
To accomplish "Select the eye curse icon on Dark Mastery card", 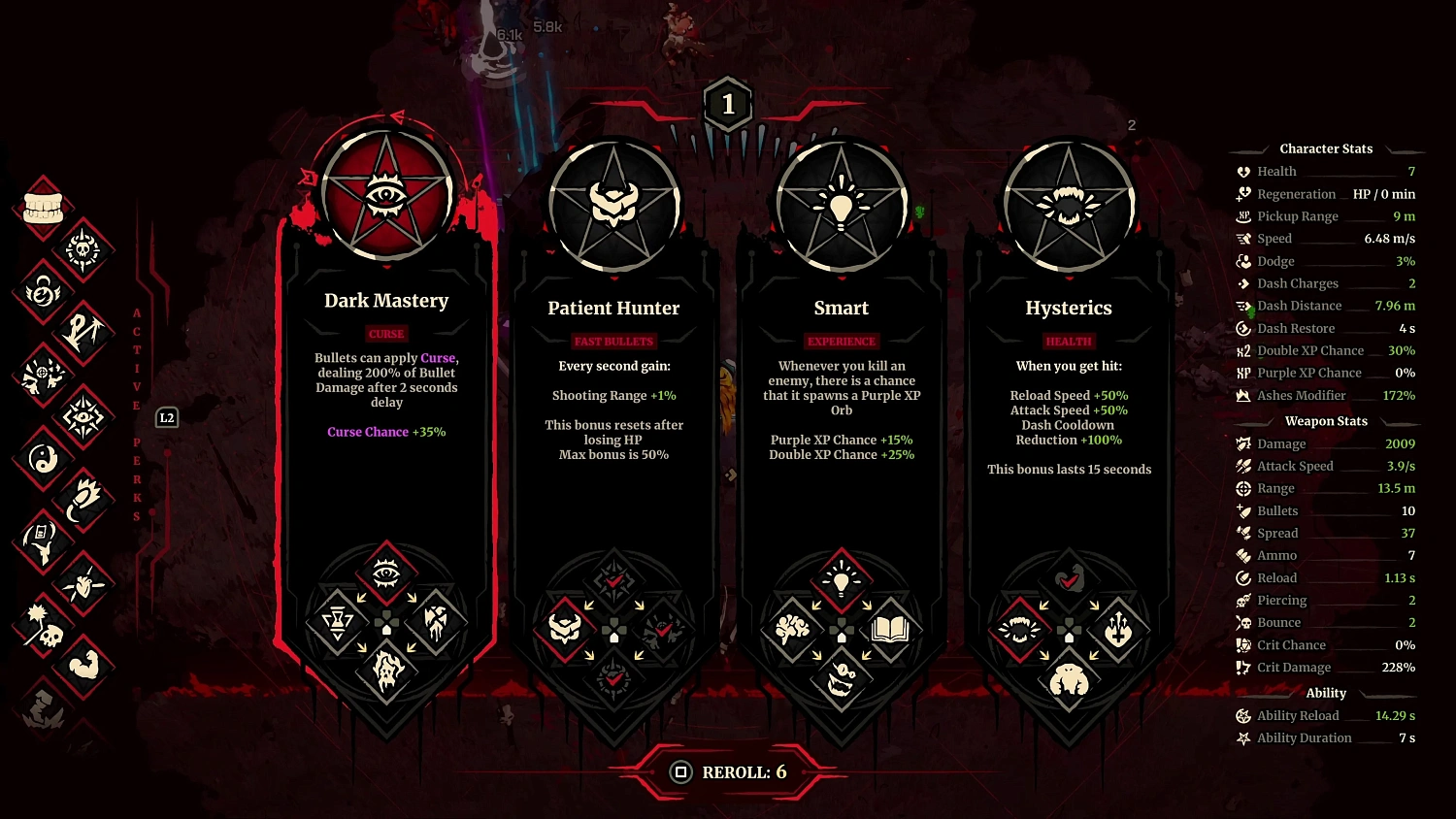I will [x=387, y=573].
